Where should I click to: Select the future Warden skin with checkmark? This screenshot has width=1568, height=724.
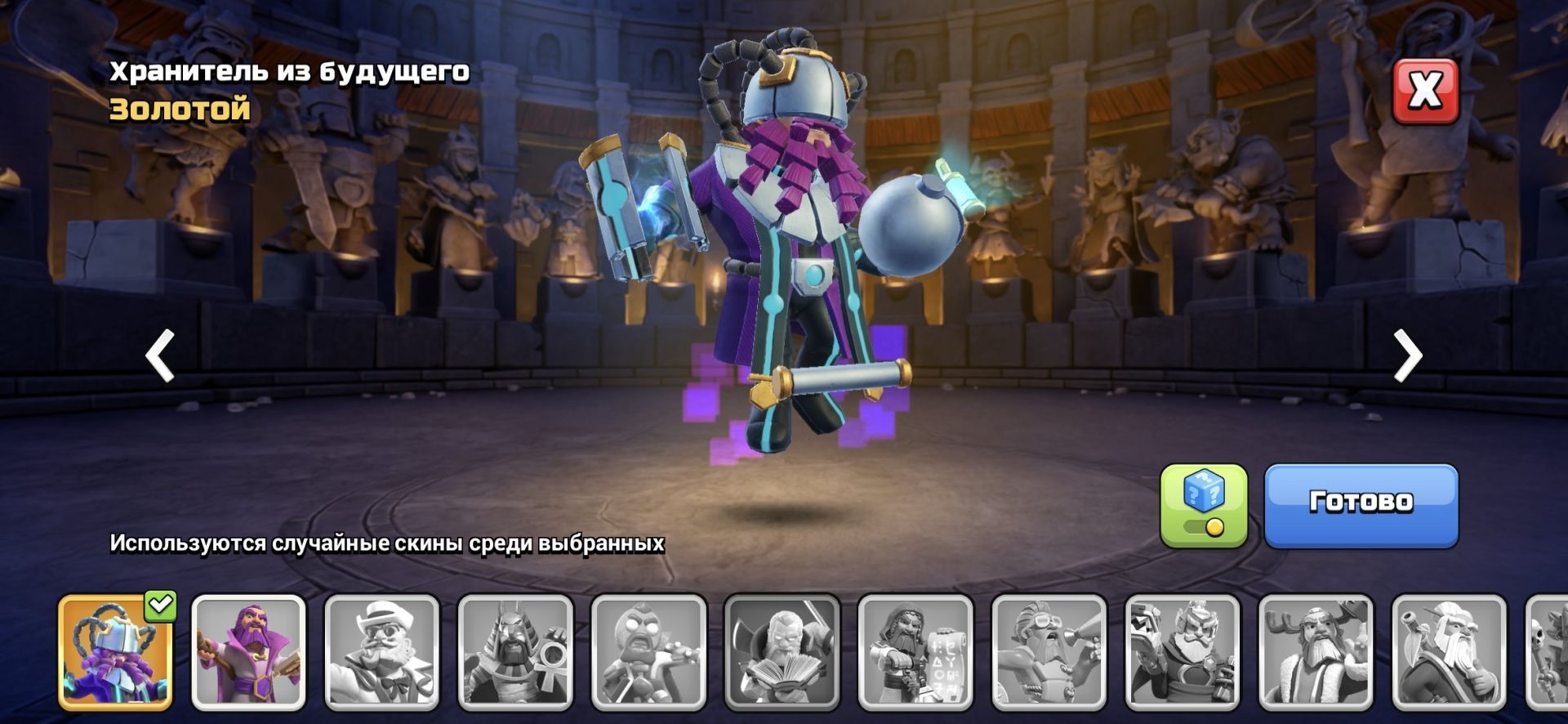coord(115,651)
